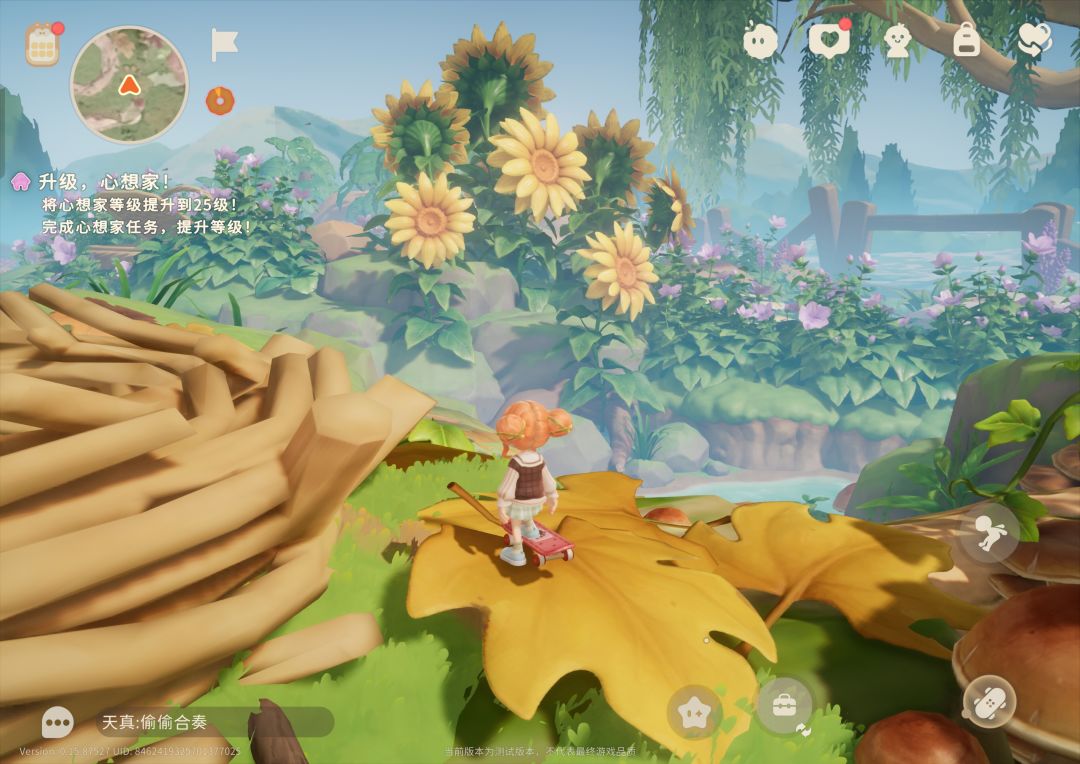This screenshot has height=764, width=1080.
Task: Click the two hearts swap icon
Action: coord(1034,40)
